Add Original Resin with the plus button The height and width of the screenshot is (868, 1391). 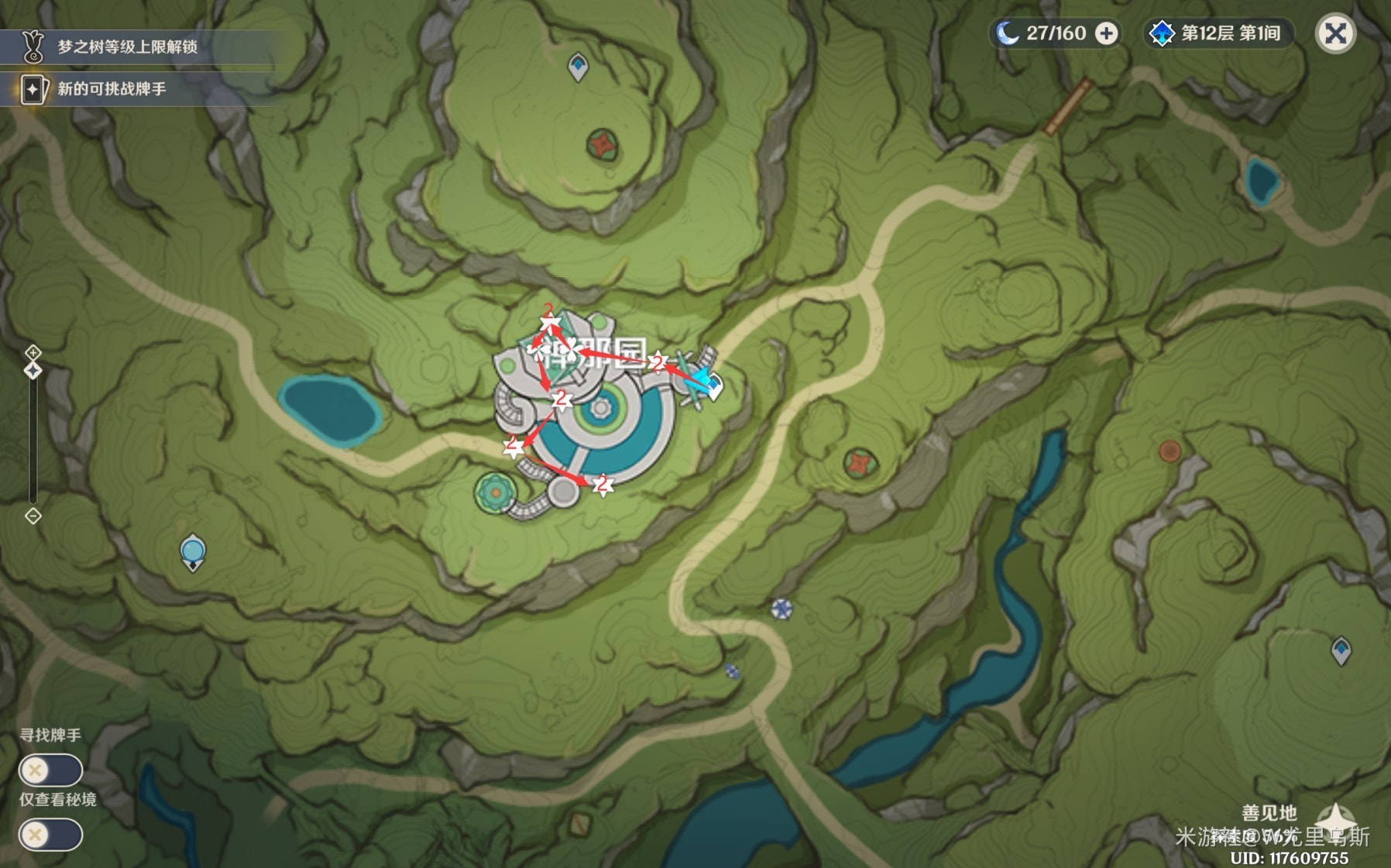(1107, 34)
